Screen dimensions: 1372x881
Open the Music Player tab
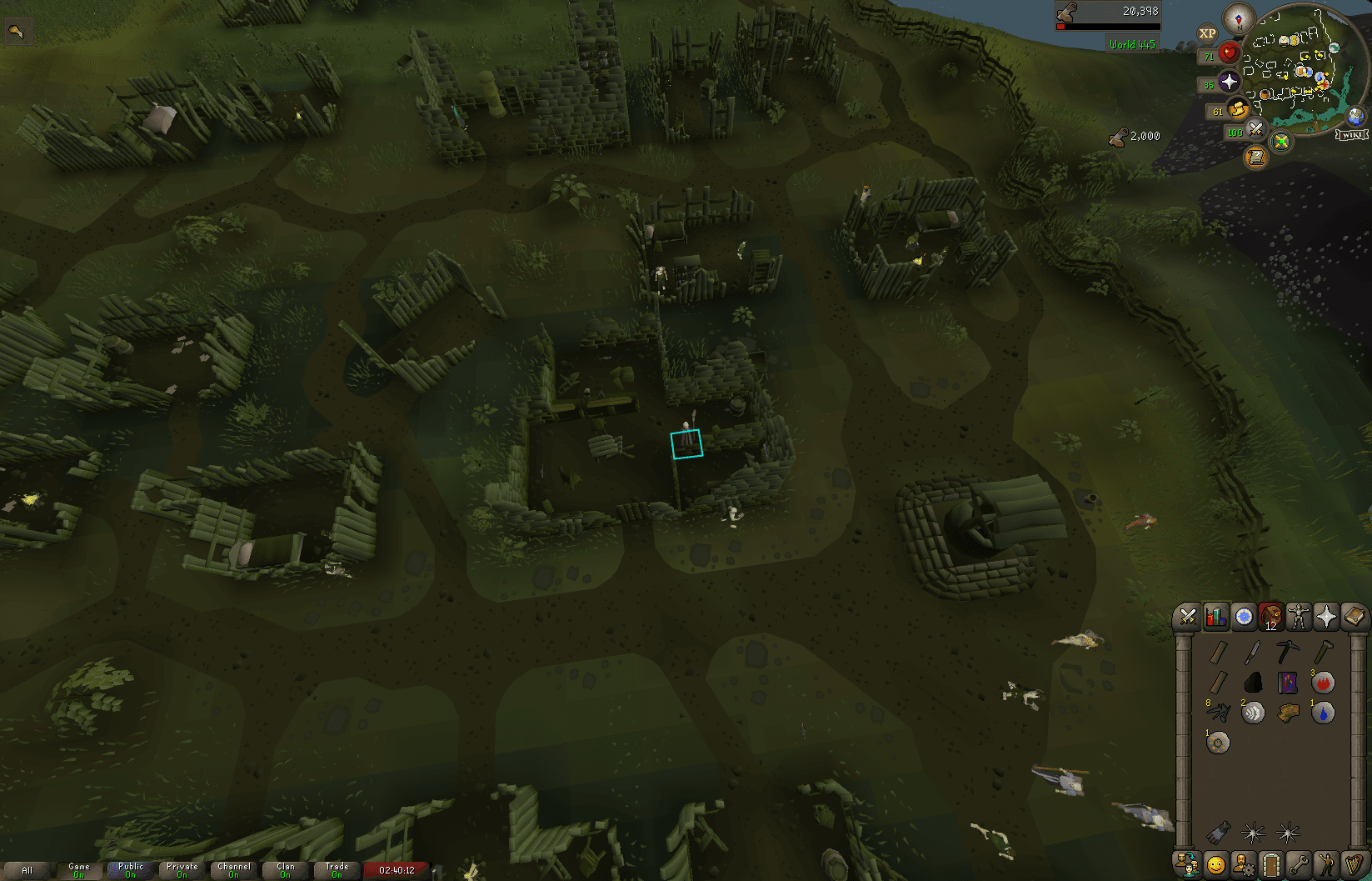tap(1355, 864)
